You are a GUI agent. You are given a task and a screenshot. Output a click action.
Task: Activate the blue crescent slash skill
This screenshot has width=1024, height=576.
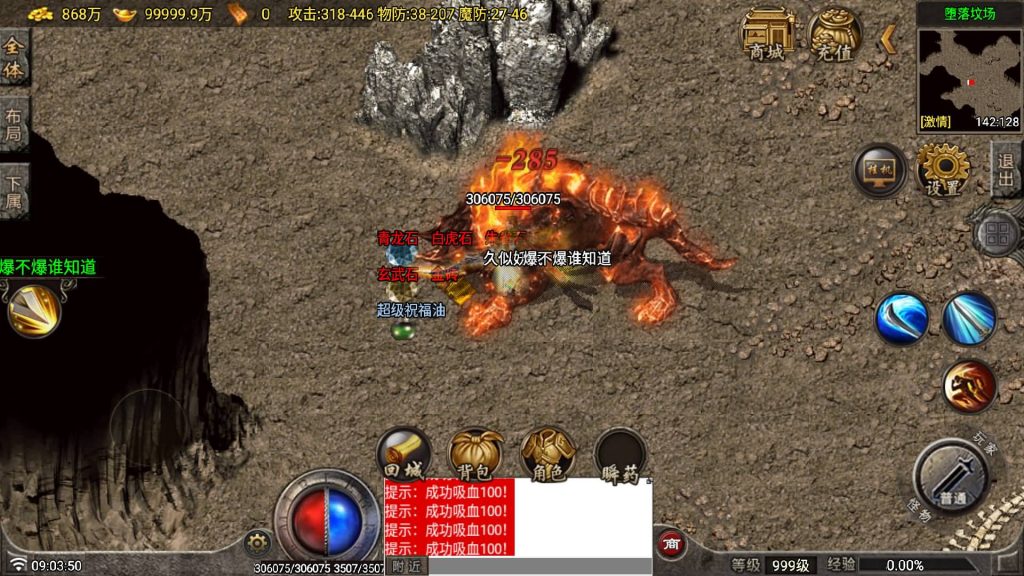click(901, 319)
